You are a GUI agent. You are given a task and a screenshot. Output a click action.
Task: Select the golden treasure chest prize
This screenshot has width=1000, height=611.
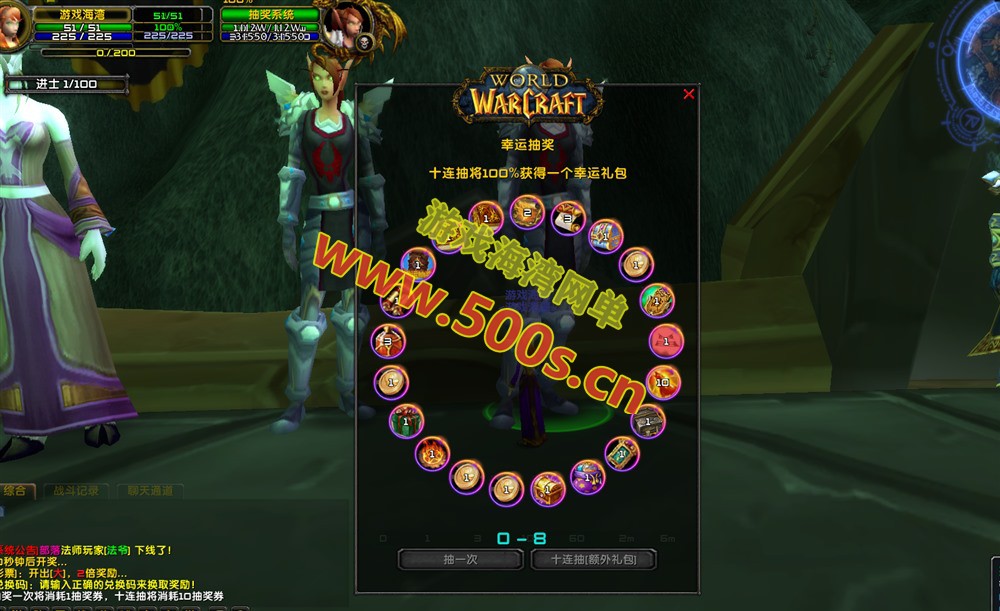548,487
